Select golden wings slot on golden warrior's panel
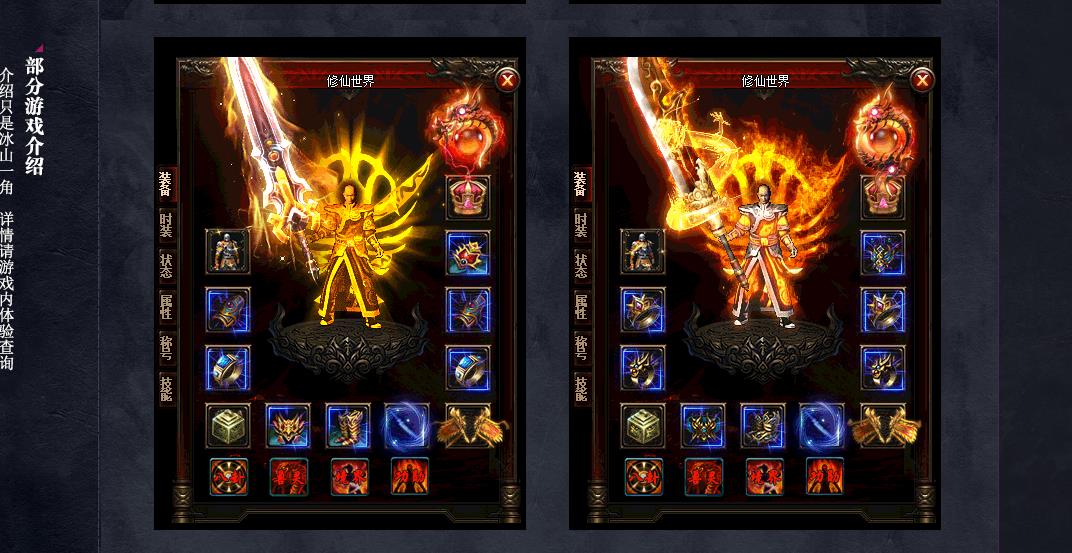The width and height of the screenshot is (1072, 553). (467, 426)
